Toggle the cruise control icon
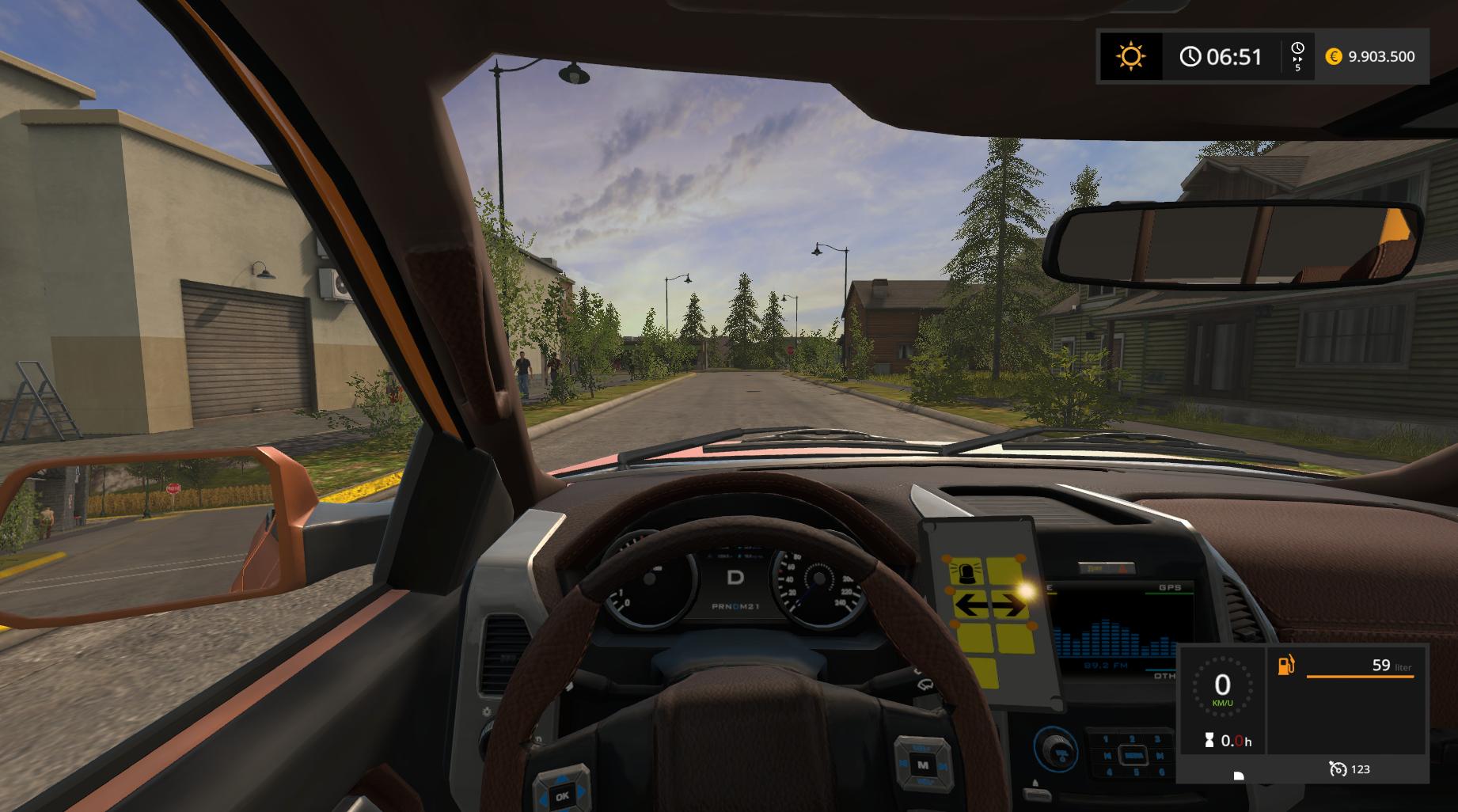This screenshot has width=1458, height=812. [x=1338, y=768]
